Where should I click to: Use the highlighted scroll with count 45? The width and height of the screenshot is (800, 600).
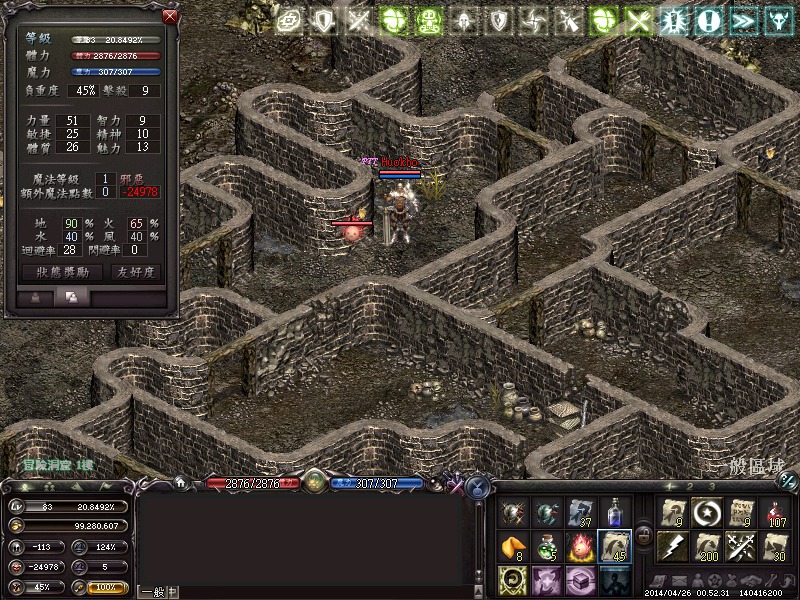click(613, 546)
